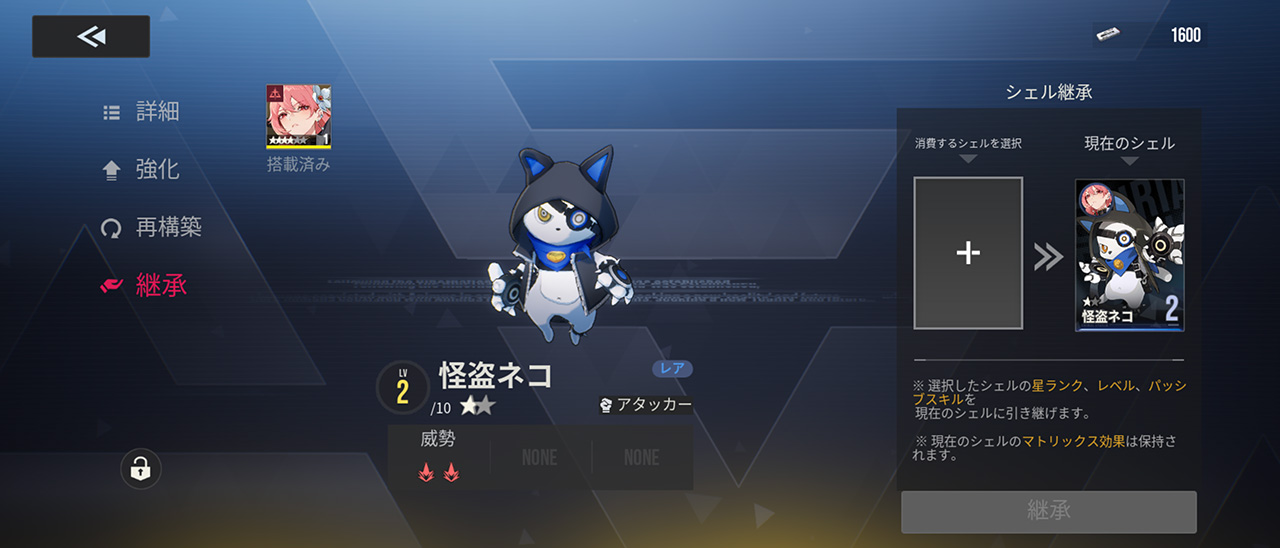Open the 詳細 details tab
Screen dimensions: 1280x548
(x=142, y=111)
